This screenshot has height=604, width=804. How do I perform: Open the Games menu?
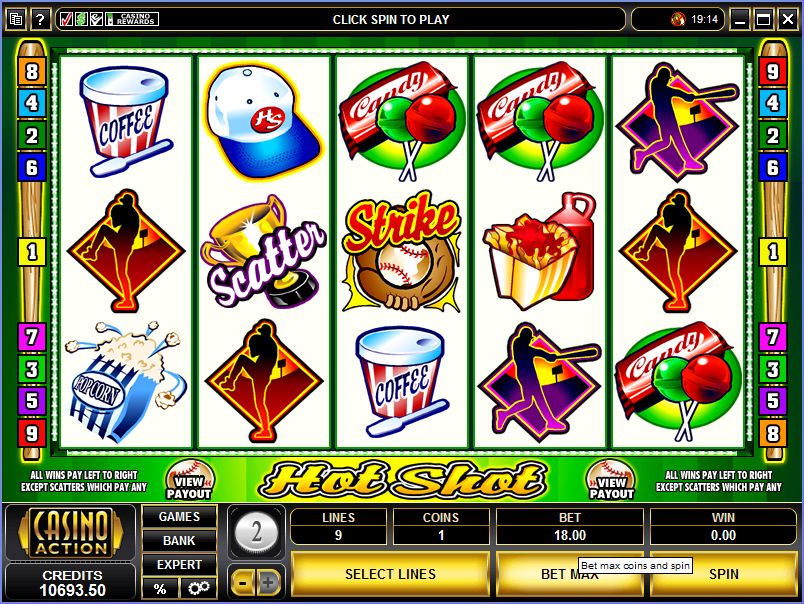coord(179,517)
